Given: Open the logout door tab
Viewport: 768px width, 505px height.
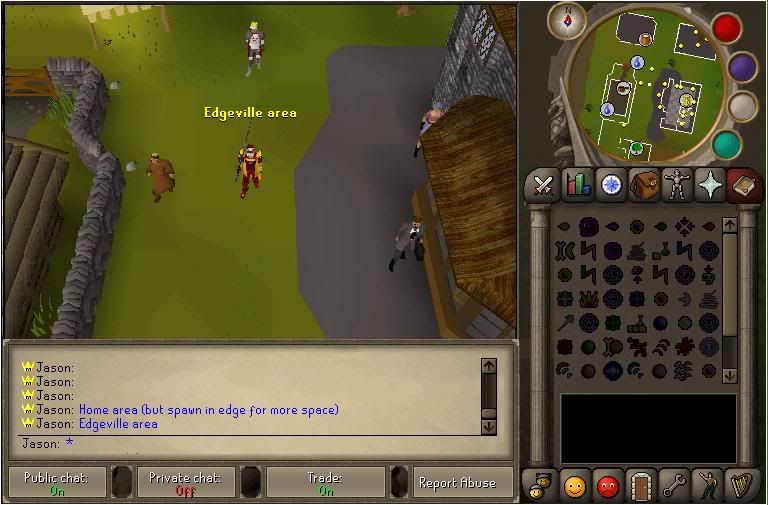Looking at the screenshot, I should tap(640, 485).
